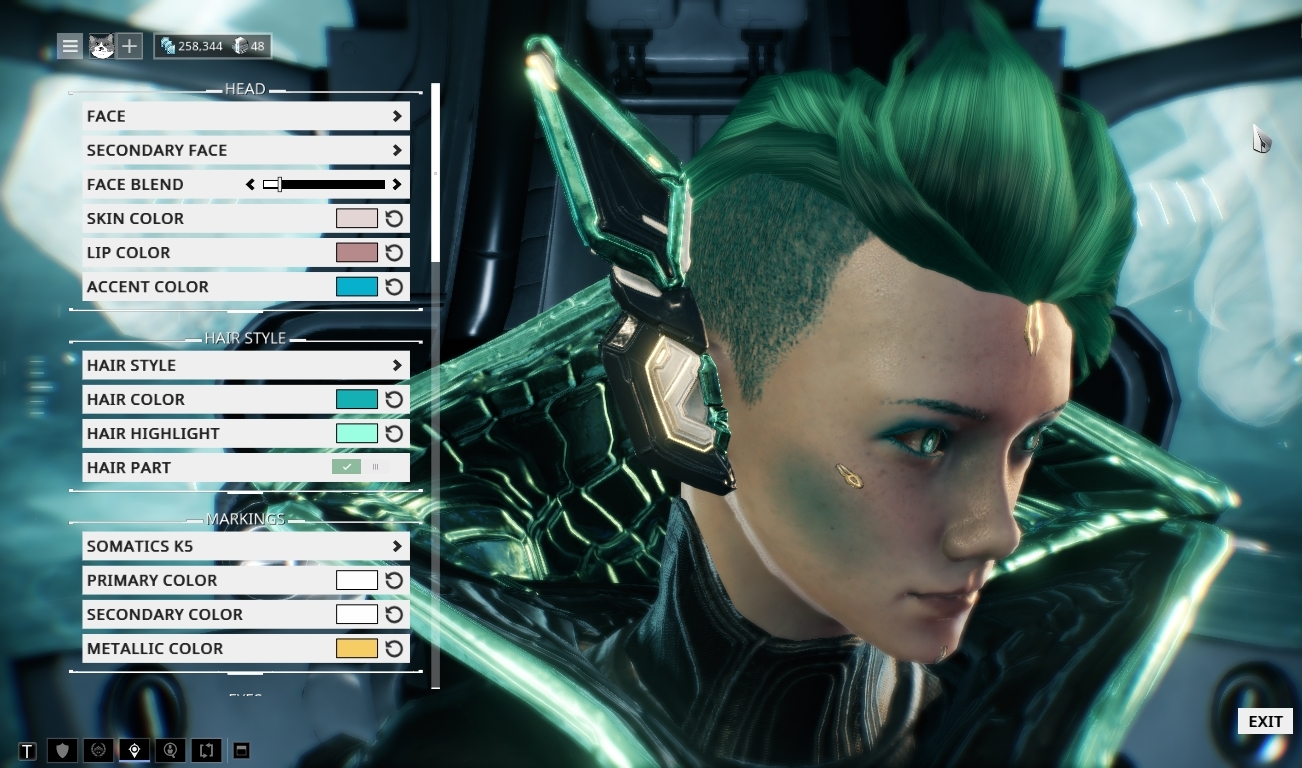Expand the Hair Style picker

click(245, 365)
